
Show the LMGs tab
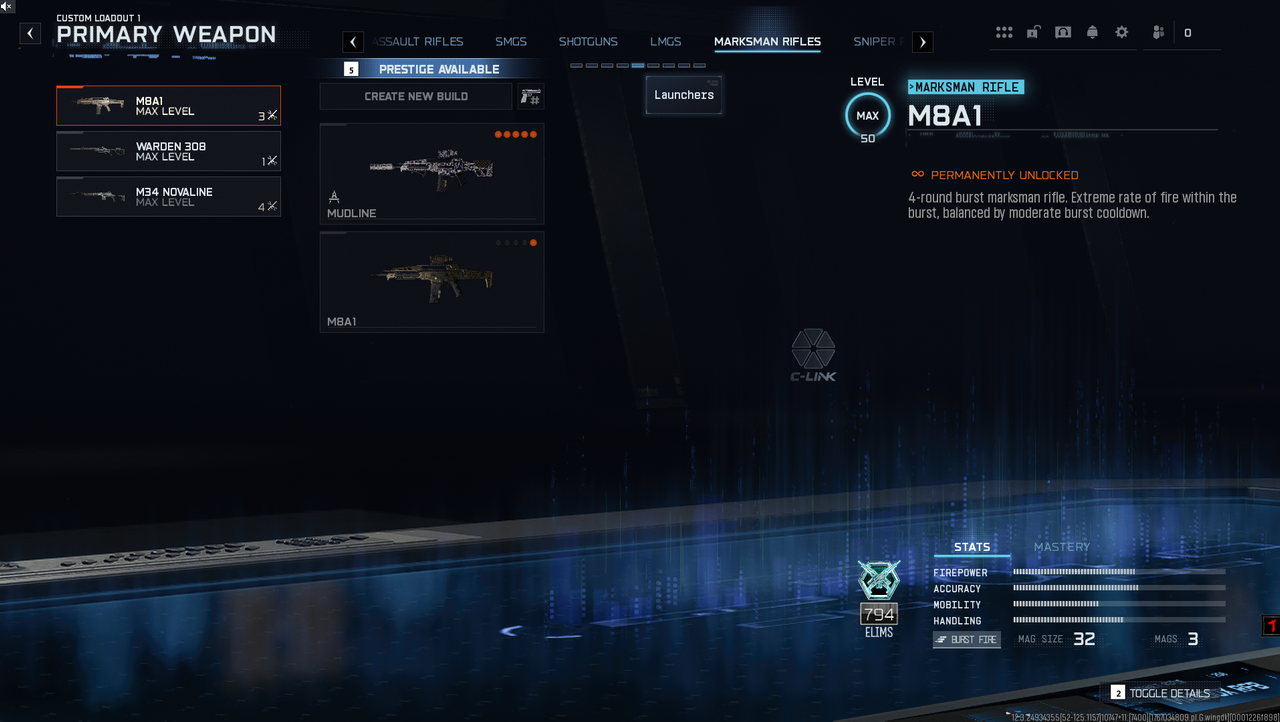[x=665, y=42]
